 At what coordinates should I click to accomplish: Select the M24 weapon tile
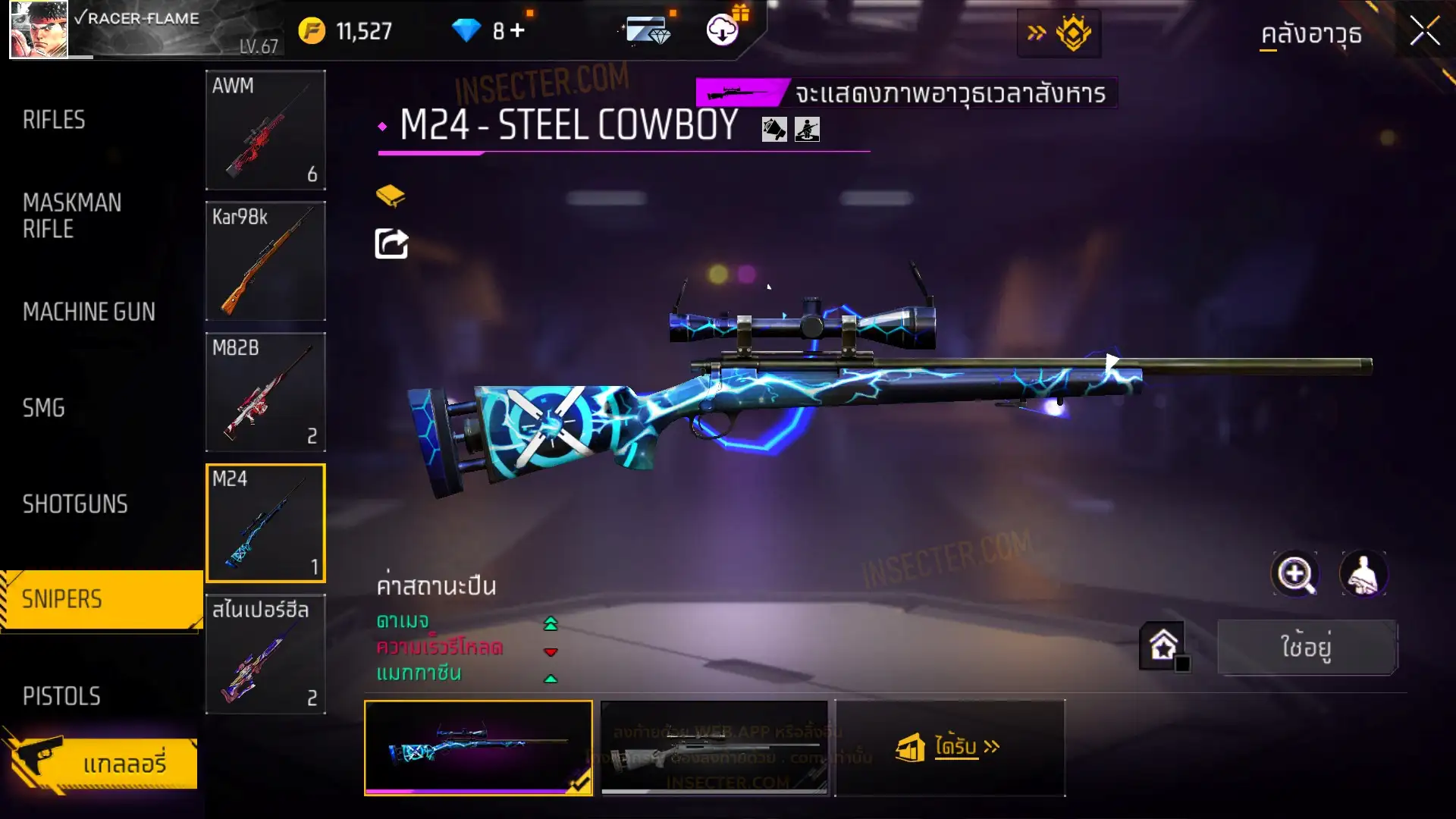(x=265, y=523)
